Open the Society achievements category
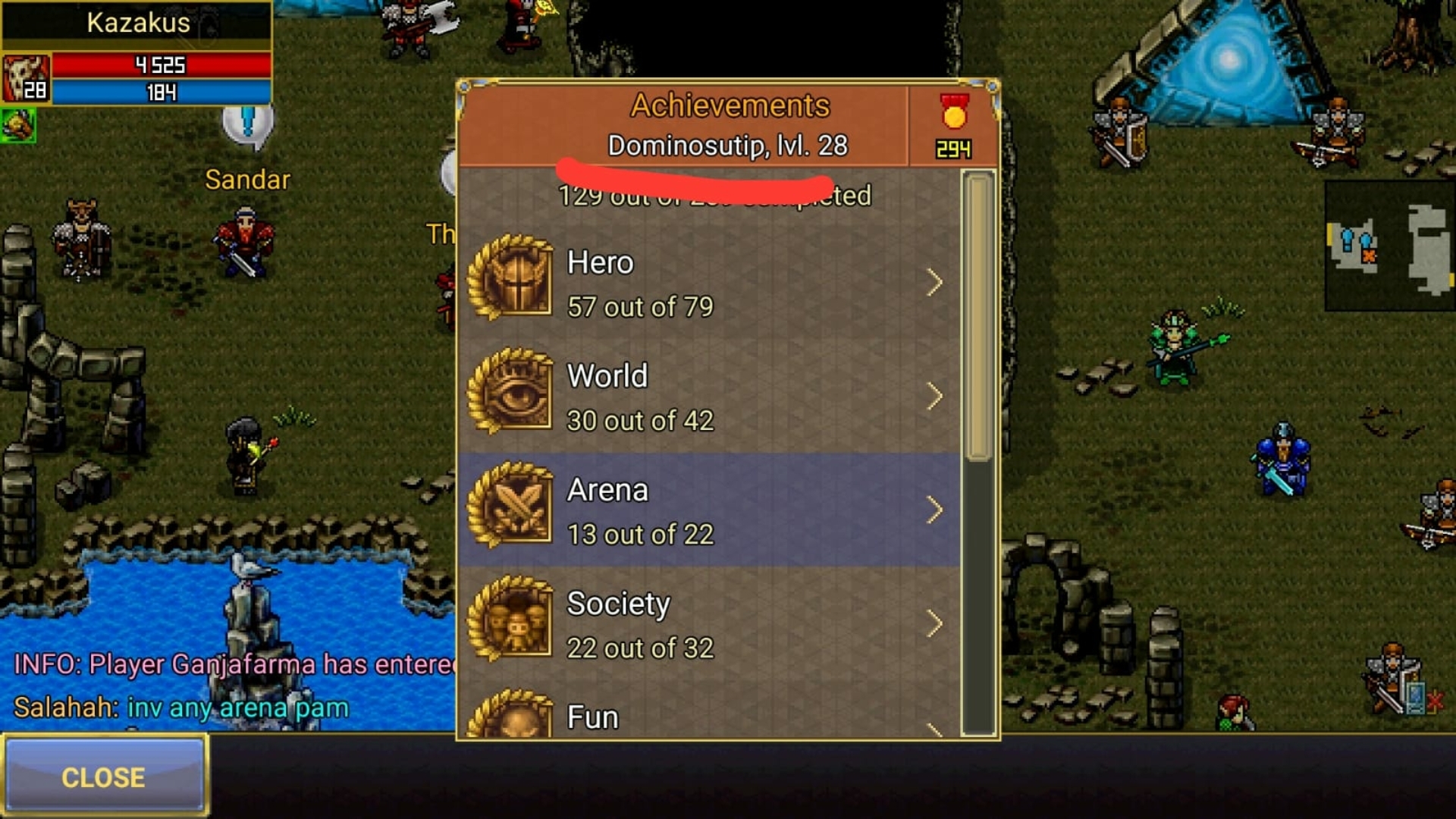The width and height of the screenshot is (1456, 819). point(708,625)
